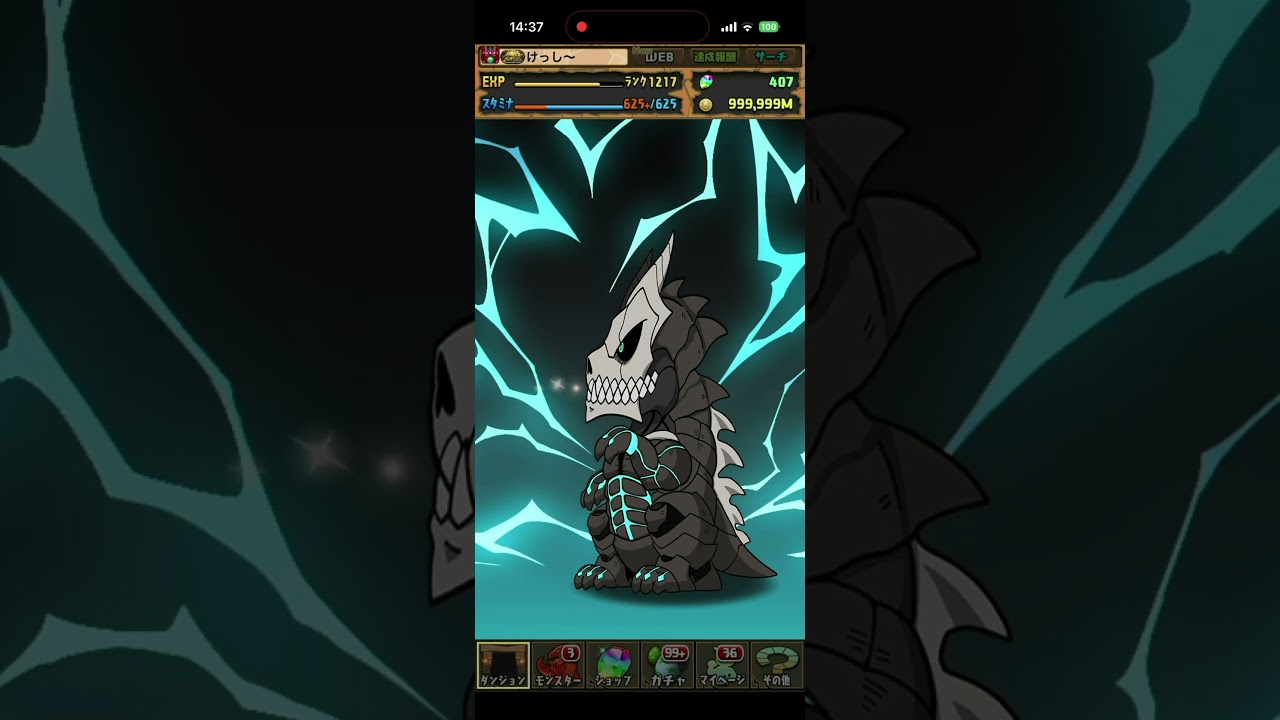Tap the rainbow magic stone counter
This screenshot has height=720, width=1280.
coord(746,82)
